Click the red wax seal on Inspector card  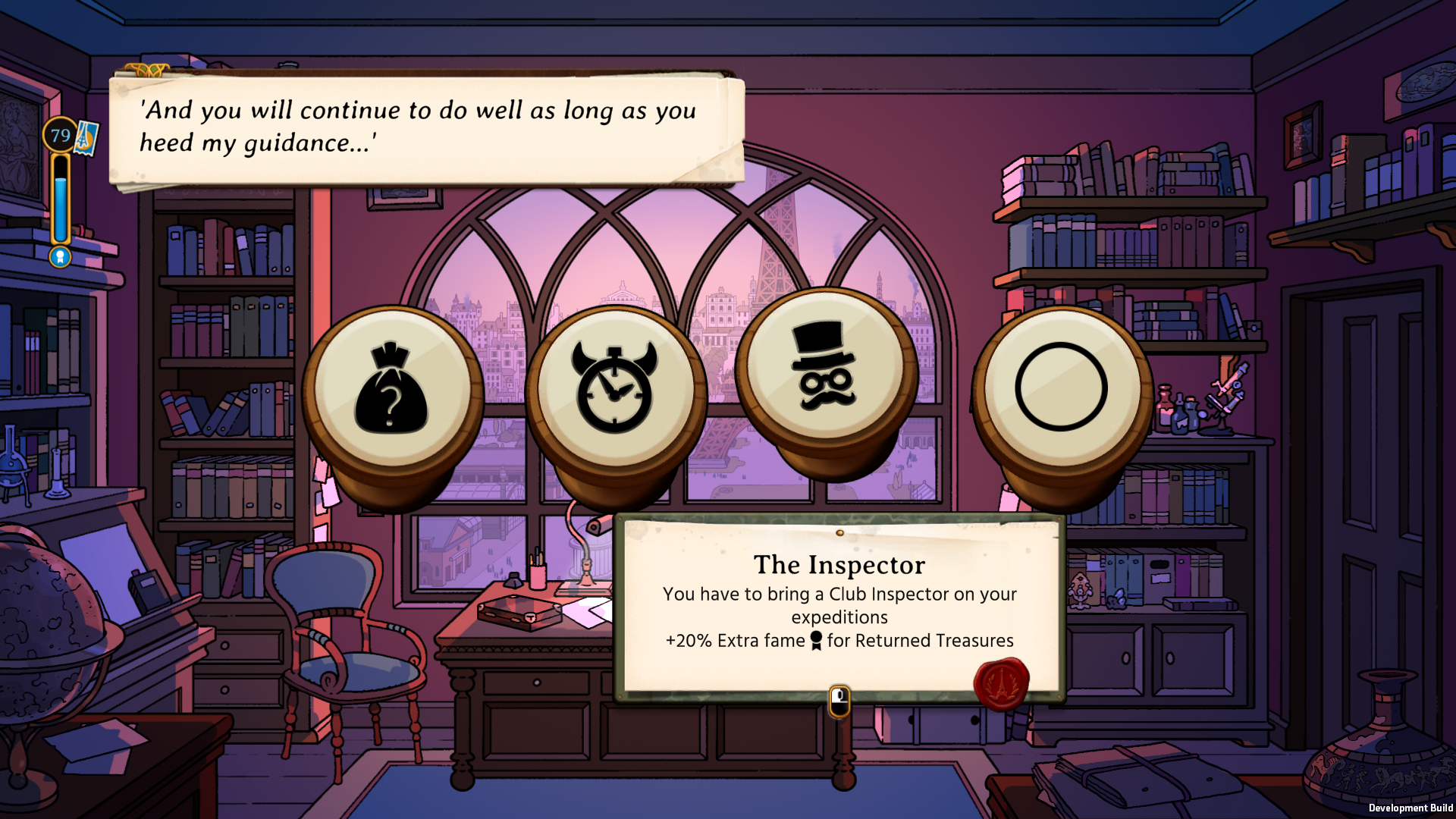[1001, 683]
